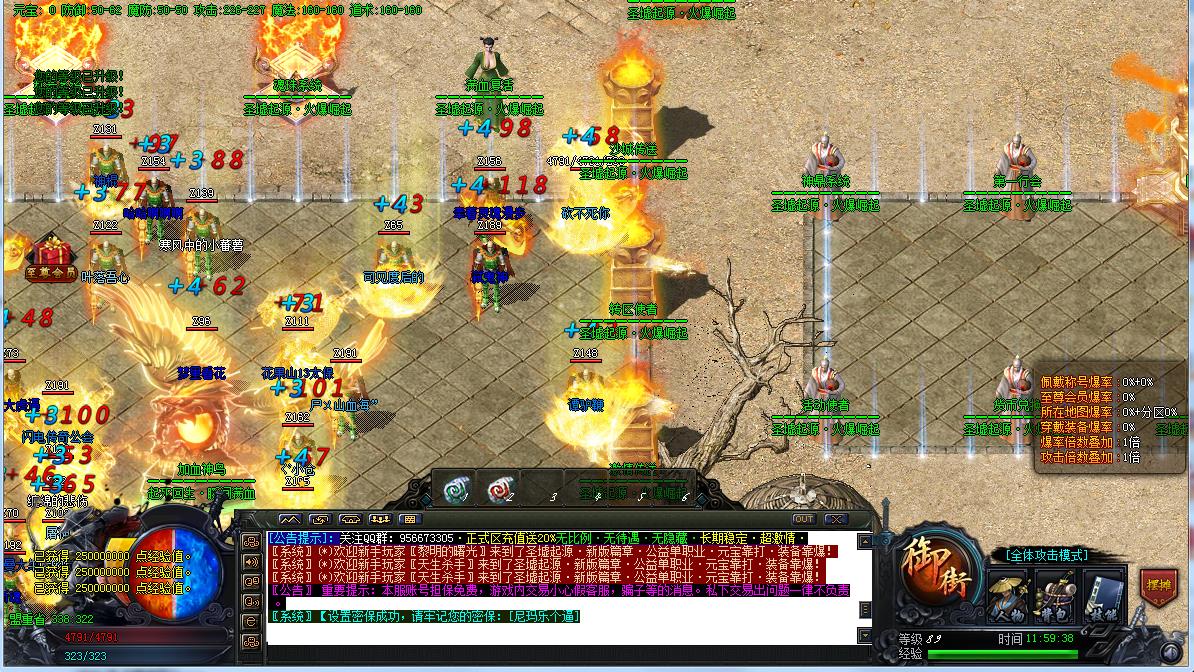This screenshot has height=672, width=1194.
Task: Open the 人物 character panel
Action: pyautogui.click(x=1009, y=597)
